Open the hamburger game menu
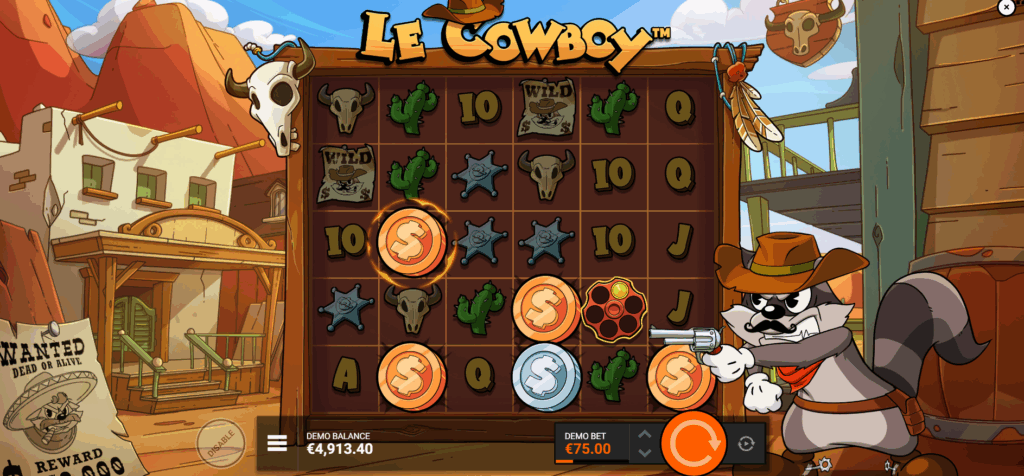The width and height of the screenshot is (1024, 476). (x=278, y=443)
